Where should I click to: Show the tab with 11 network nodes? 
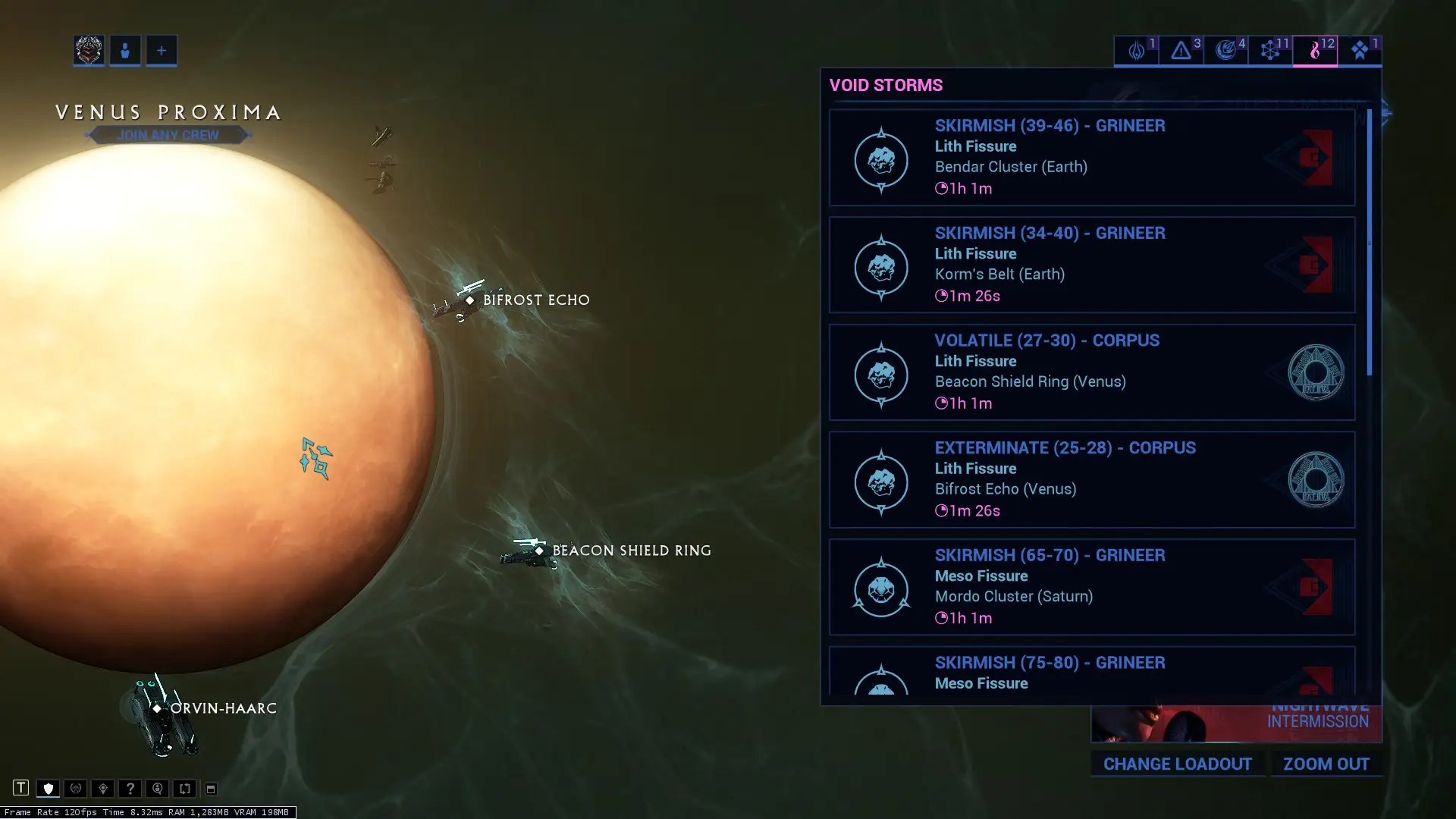(x=1270, y=51)
